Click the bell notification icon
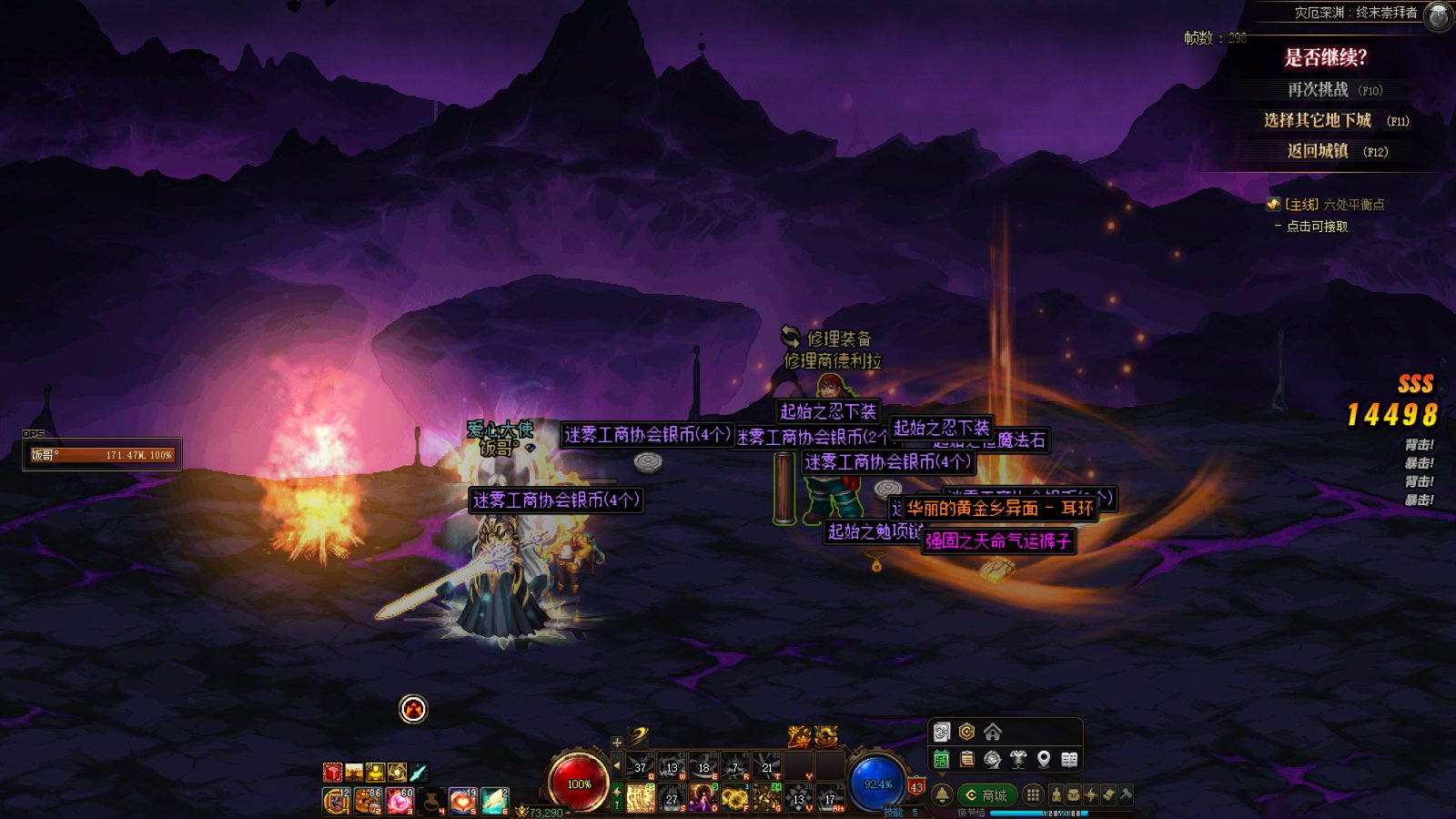The width and height of the screenshot is (1456, 819). point(942,794)
